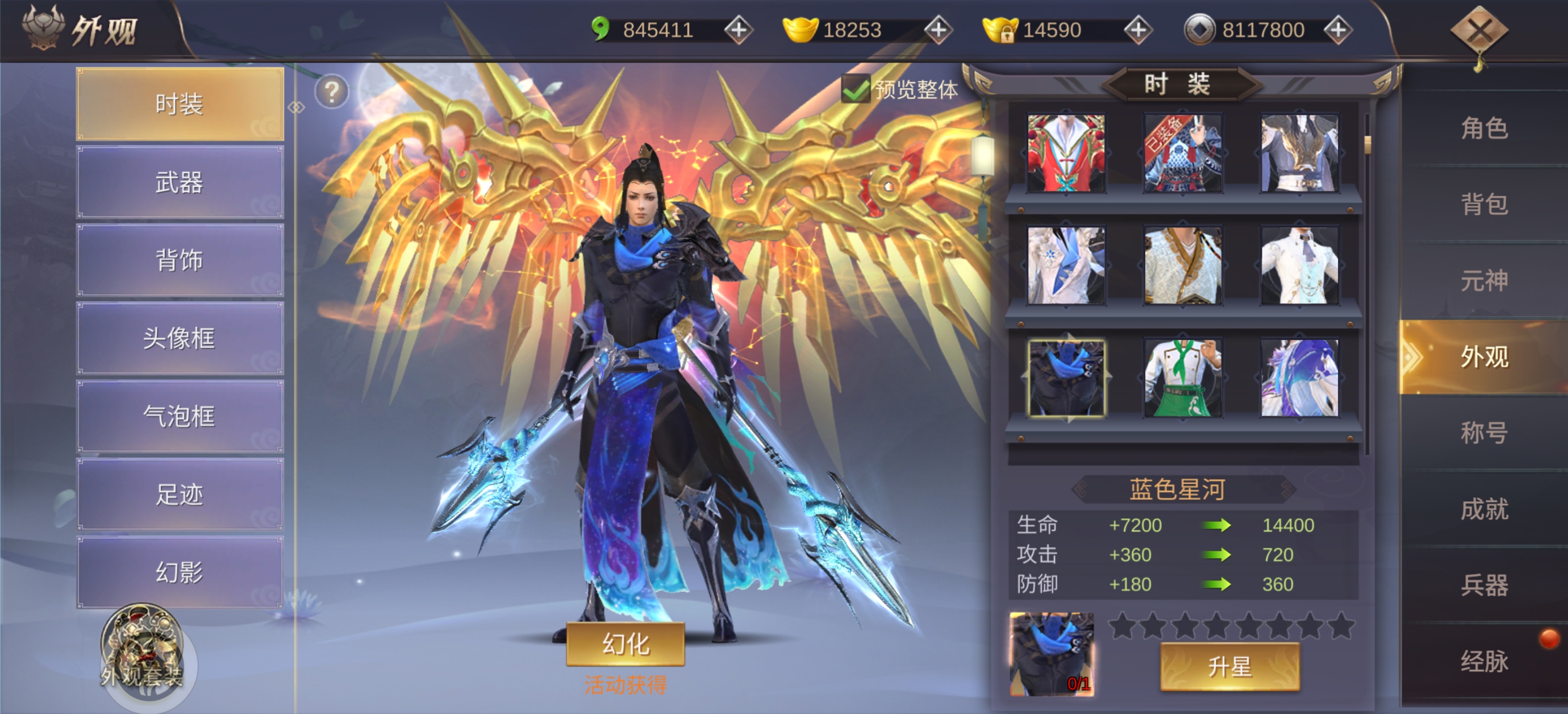Apply the outfit with 幻化 button

point(625,644)
